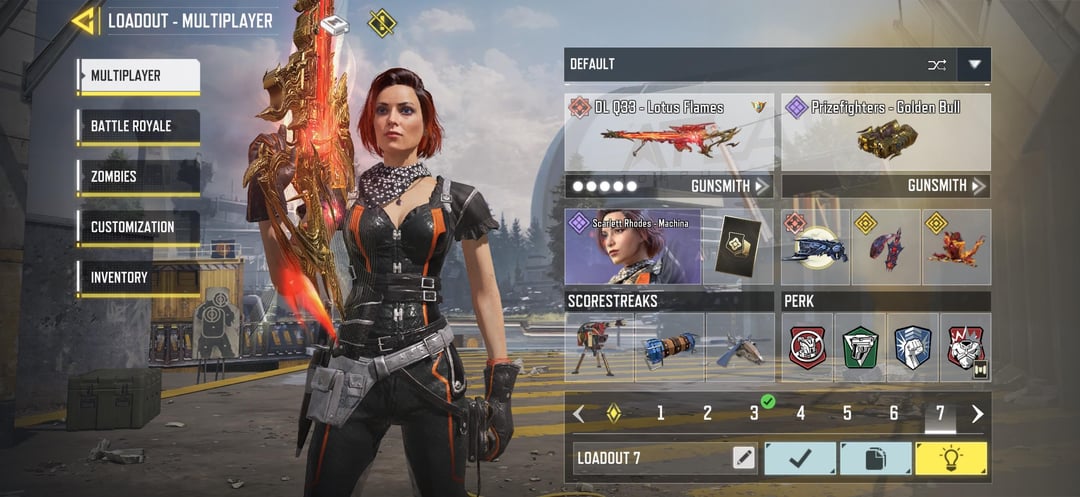Click the yellow lightbulb recommendation button
The width and height of the screenshot is (1080, 497).
pyautogui.click(x=950, y=458)
